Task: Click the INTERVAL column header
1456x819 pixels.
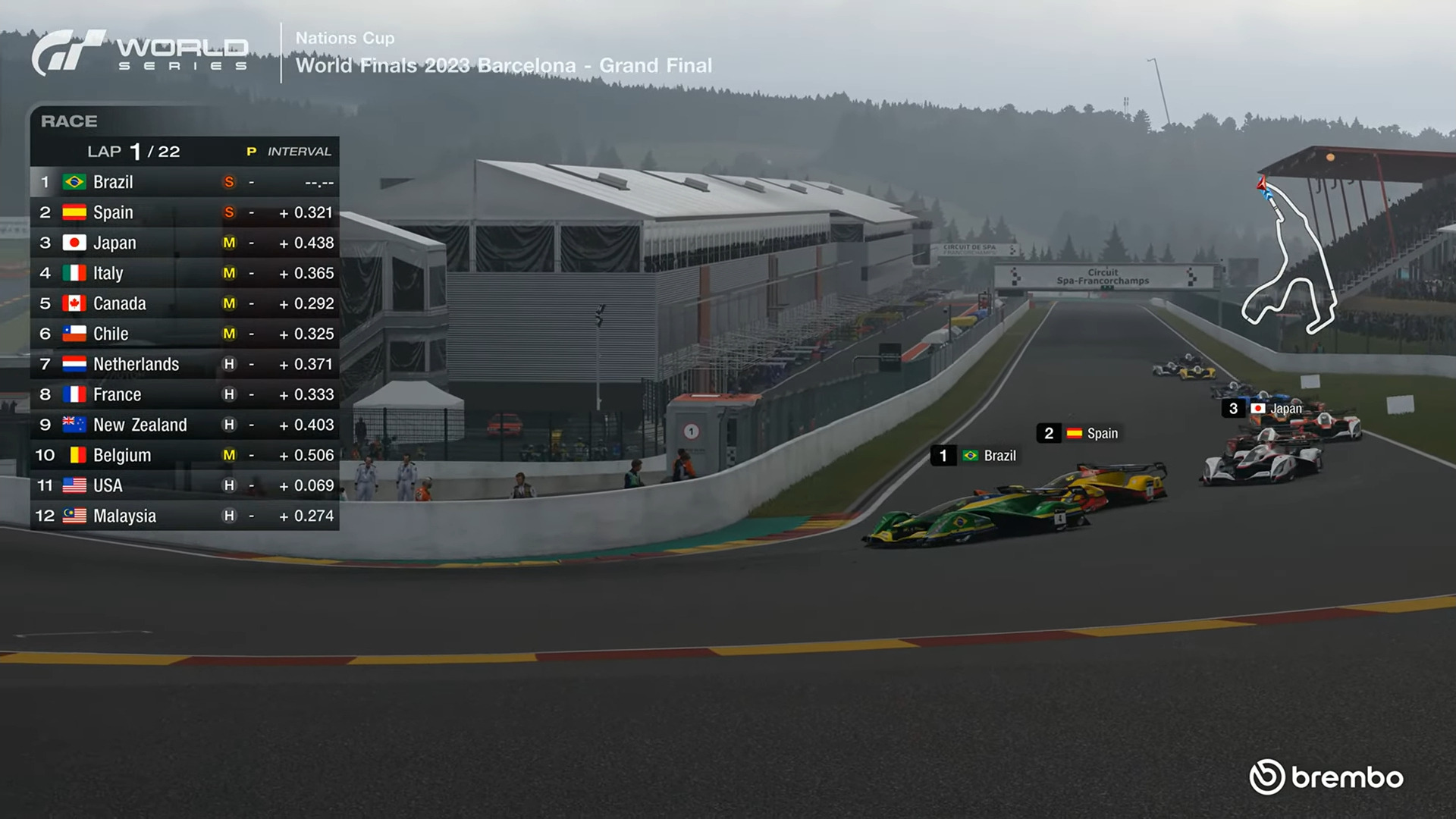Action: point(299,152)
